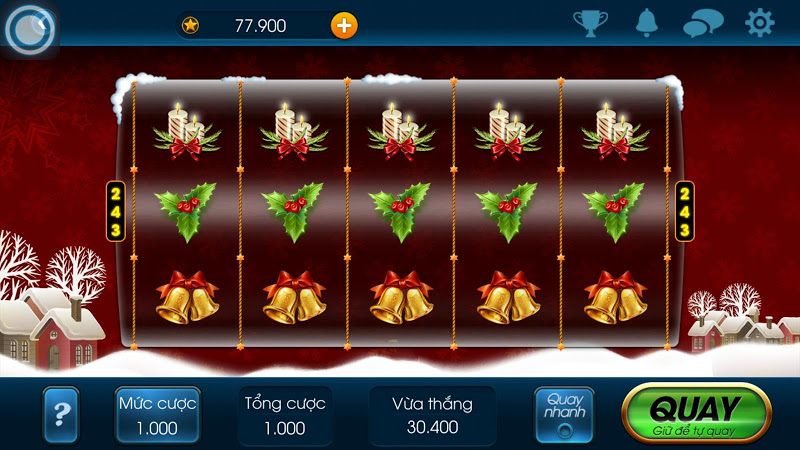Open the question mark help button
The image size is (800, 450).
coord(61,413)
